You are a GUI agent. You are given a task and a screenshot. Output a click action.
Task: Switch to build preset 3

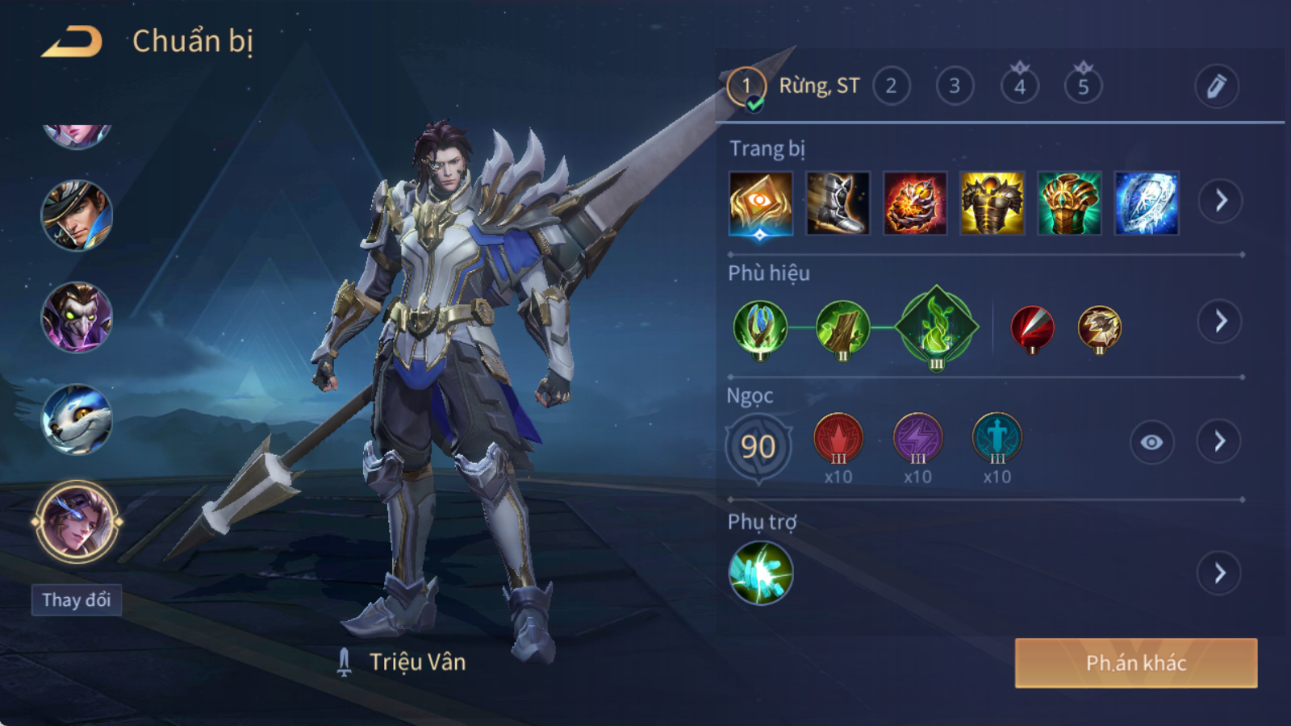click(x=955, y=86)
